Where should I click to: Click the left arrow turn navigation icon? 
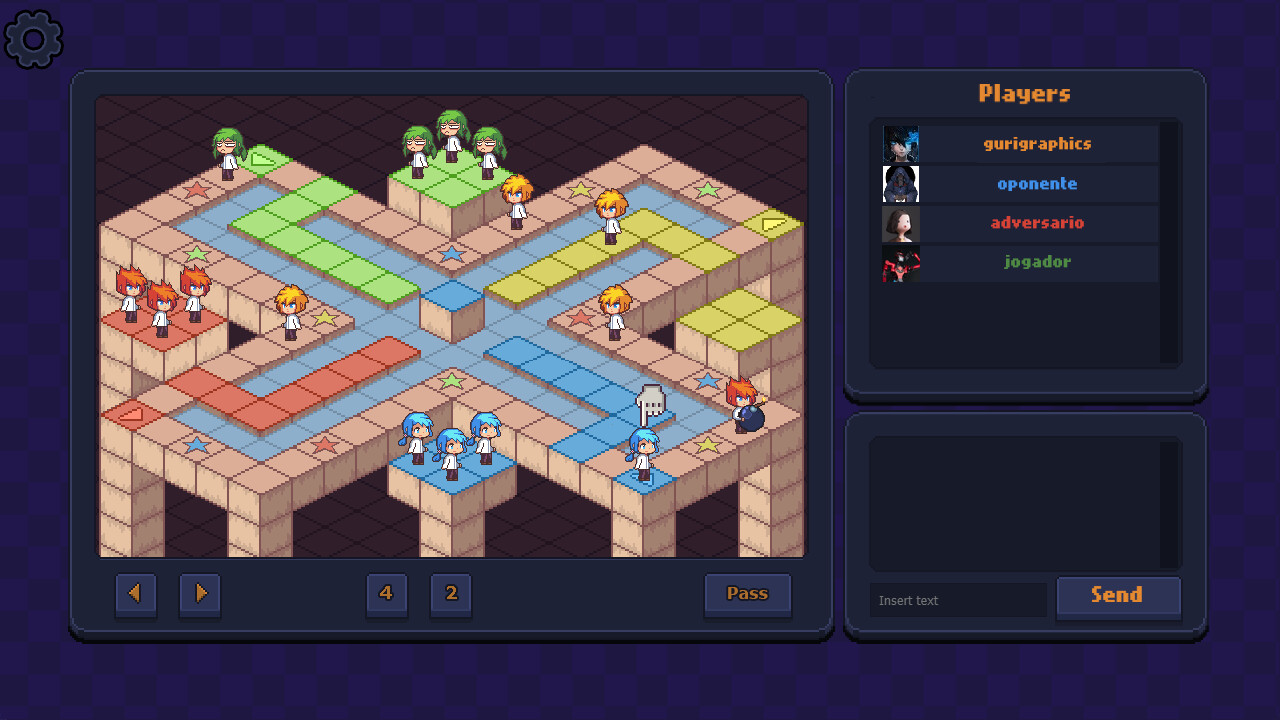click(136, 593)
